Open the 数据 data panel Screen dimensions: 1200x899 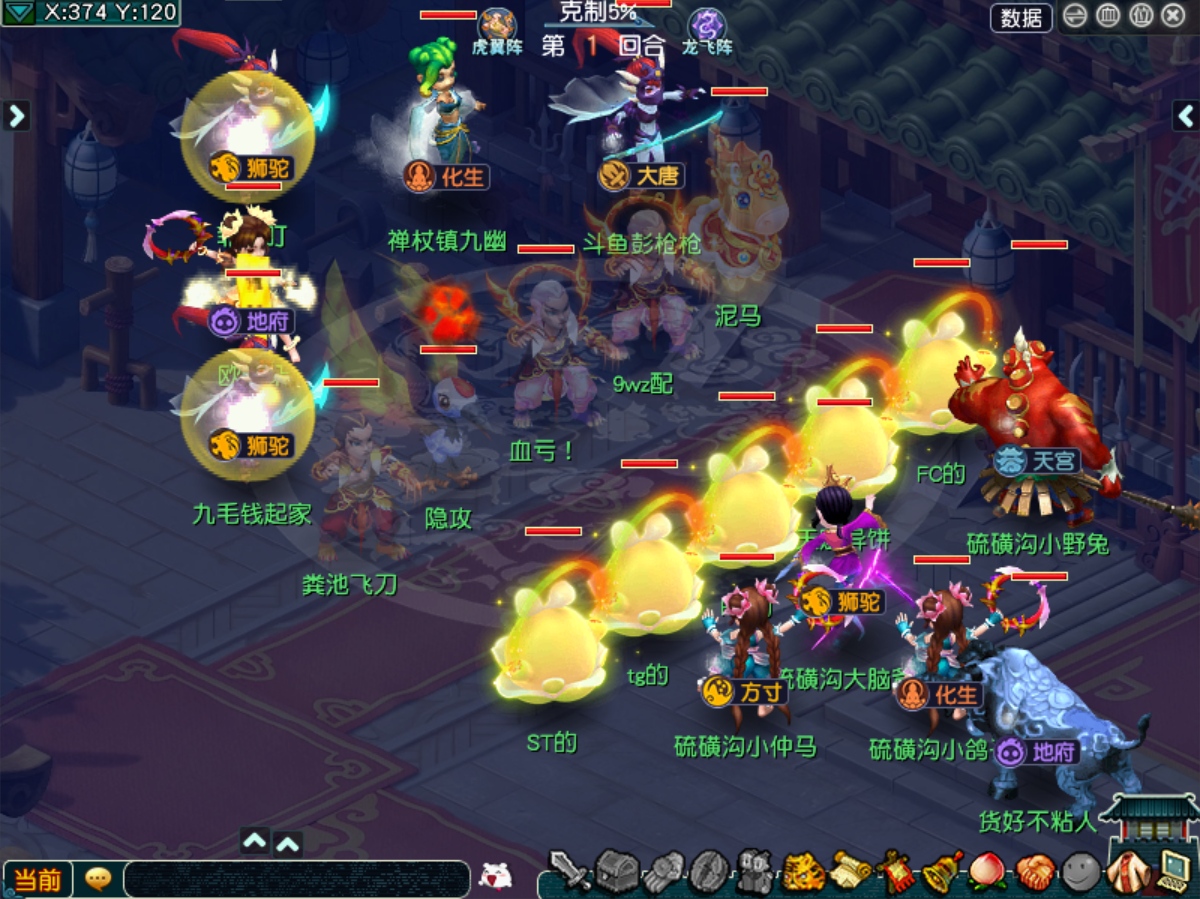point(1021,17)
